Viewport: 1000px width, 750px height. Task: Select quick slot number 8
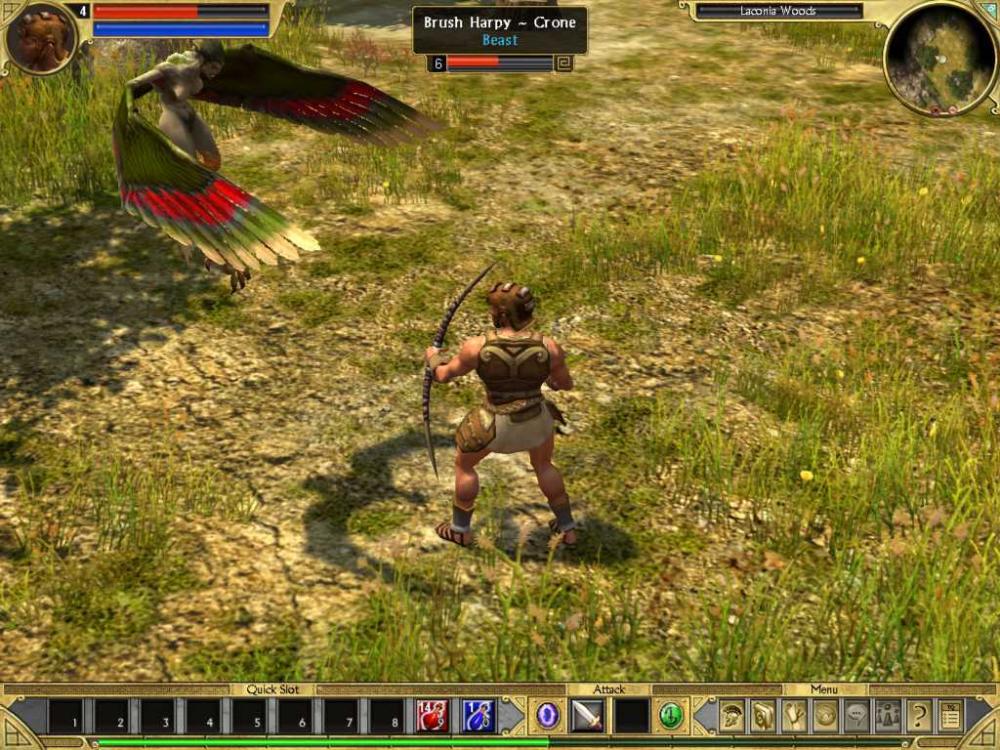[387, 717]
